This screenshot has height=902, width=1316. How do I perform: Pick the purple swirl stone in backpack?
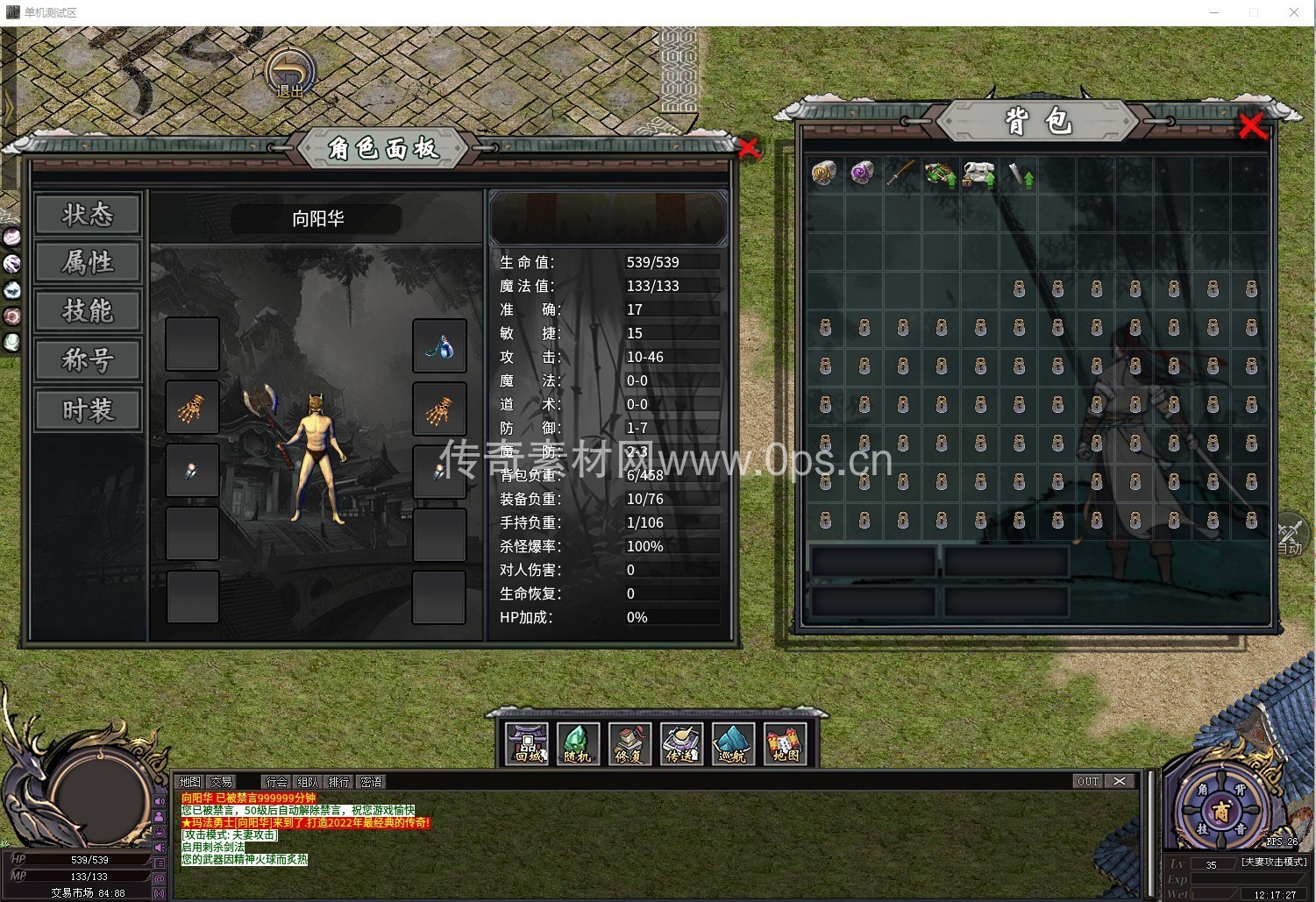862,173
